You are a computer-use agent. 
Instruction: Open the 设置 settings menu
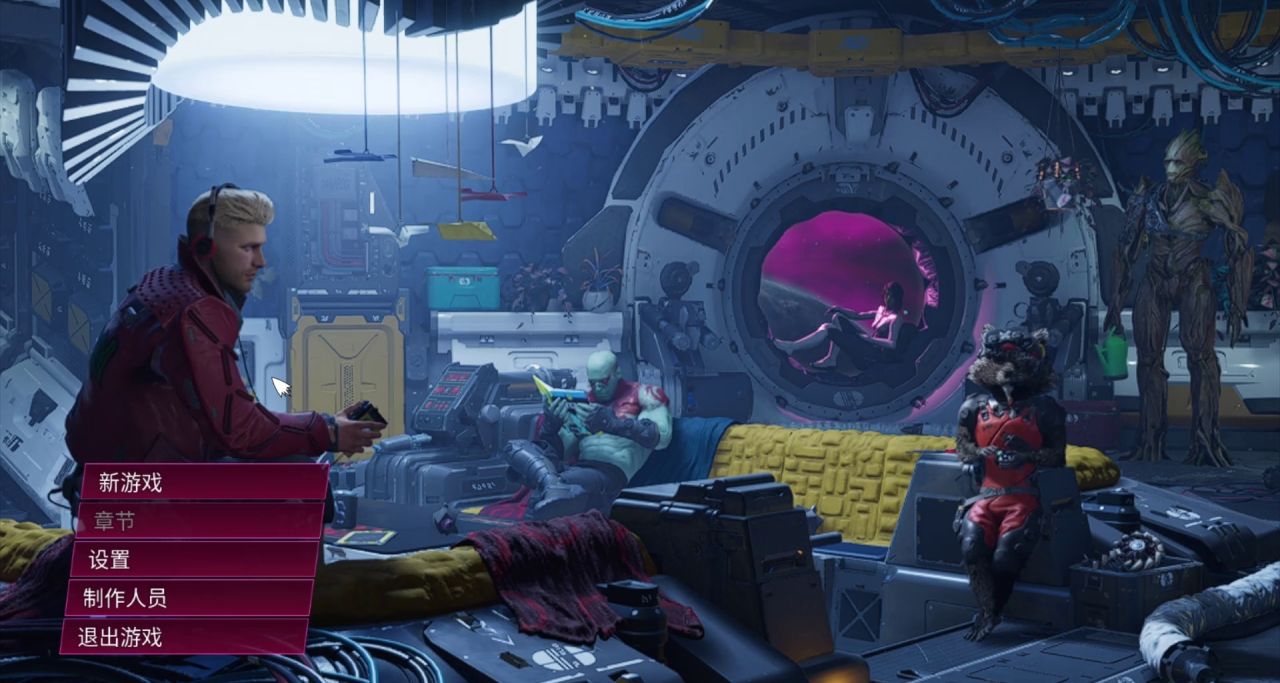193,560
